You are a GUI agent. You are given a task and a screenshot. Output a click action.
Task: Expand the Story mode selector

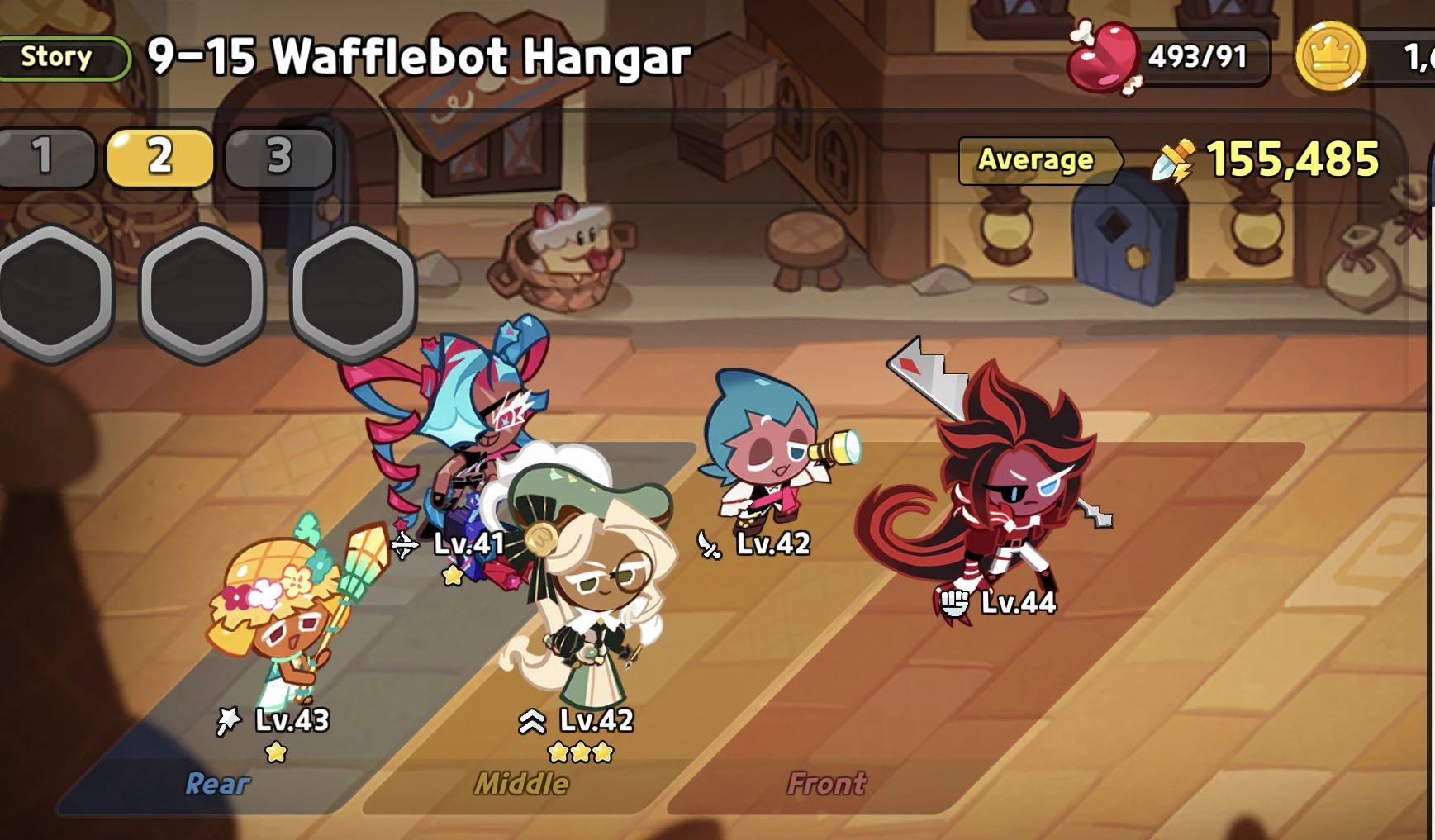coord(59,58)
